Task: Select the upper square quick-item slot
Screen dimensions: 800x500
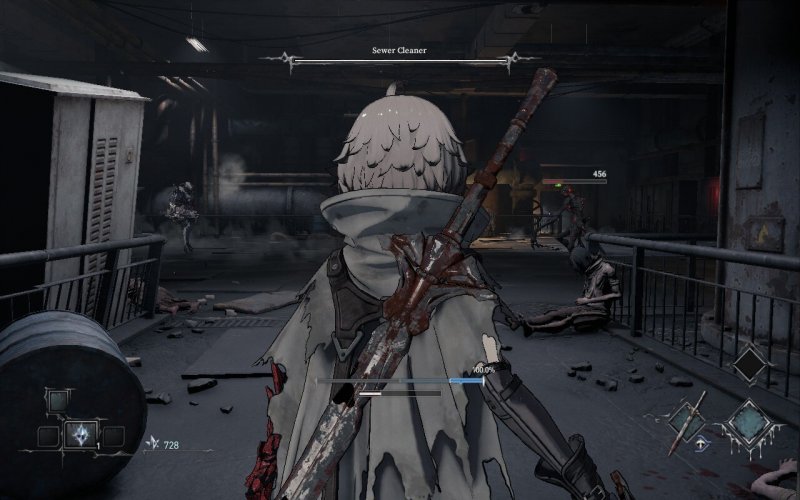Action: pyautogui.click(x=60, y=401)
